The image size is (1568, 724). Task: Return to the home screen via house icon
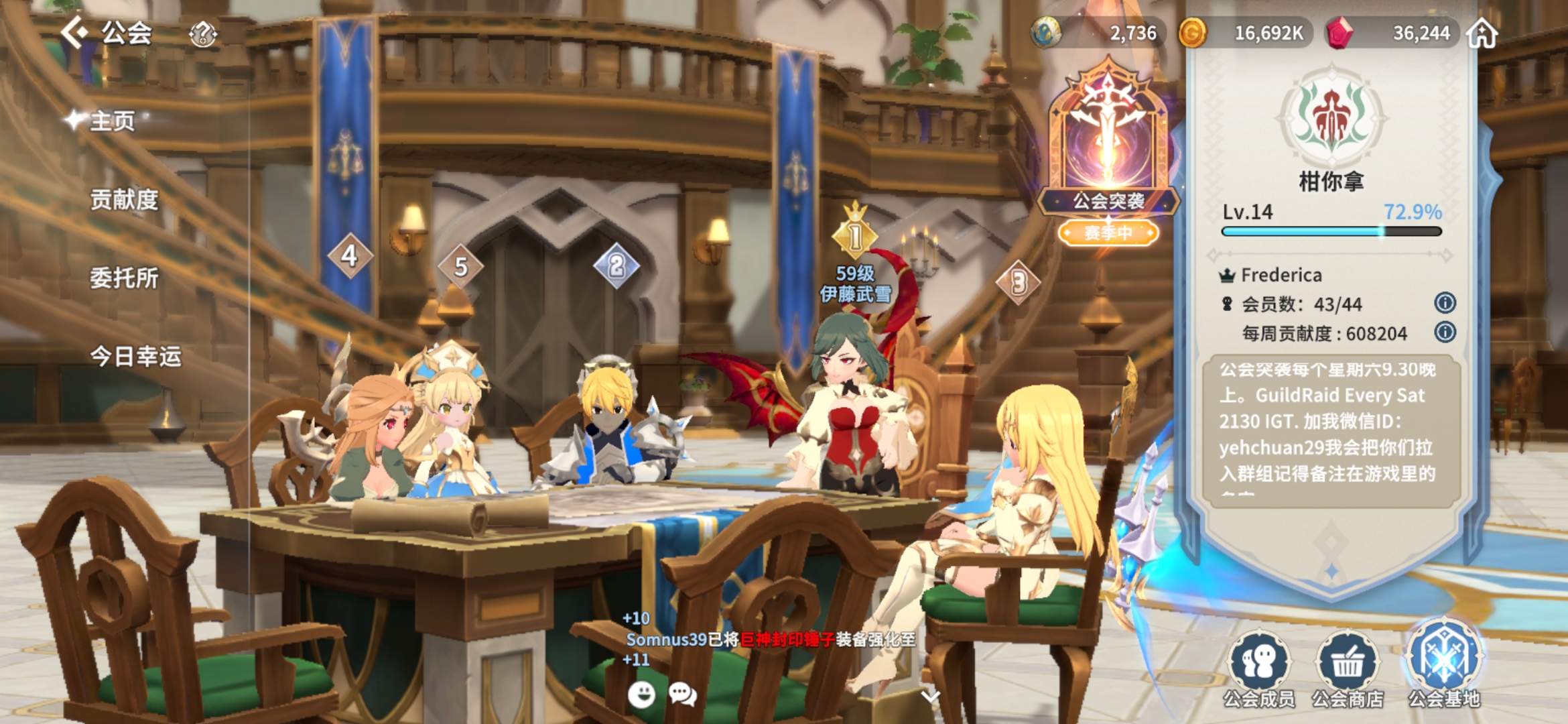pyautogui.click(x=1482, y=33)
